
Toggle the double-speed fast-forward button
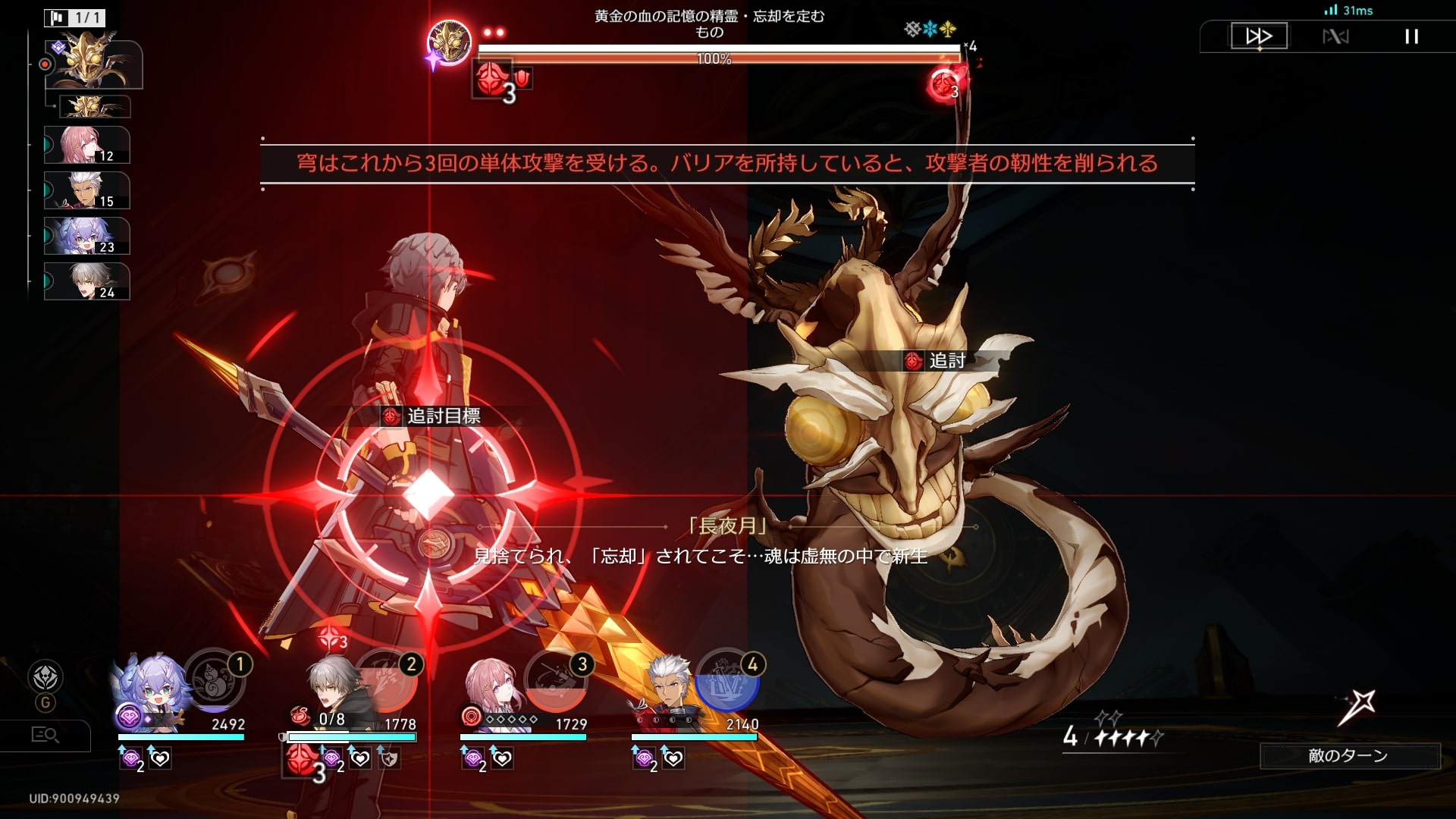pos(1259,36)
